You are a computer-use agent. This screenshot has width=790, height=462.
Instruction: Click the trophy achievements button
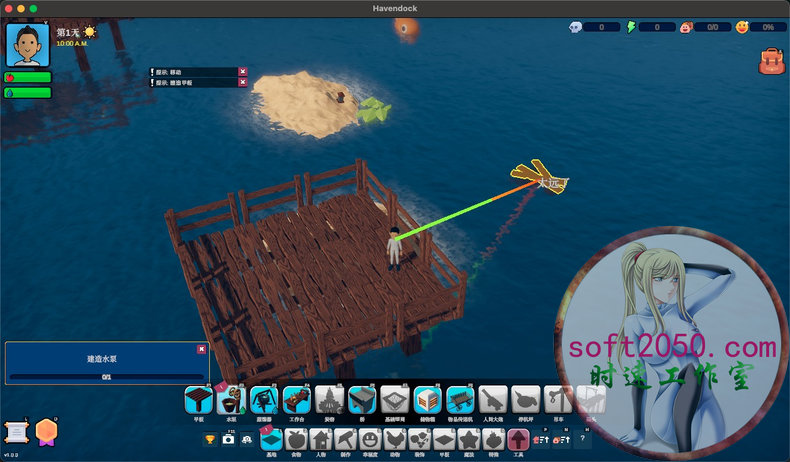(210, 439)
